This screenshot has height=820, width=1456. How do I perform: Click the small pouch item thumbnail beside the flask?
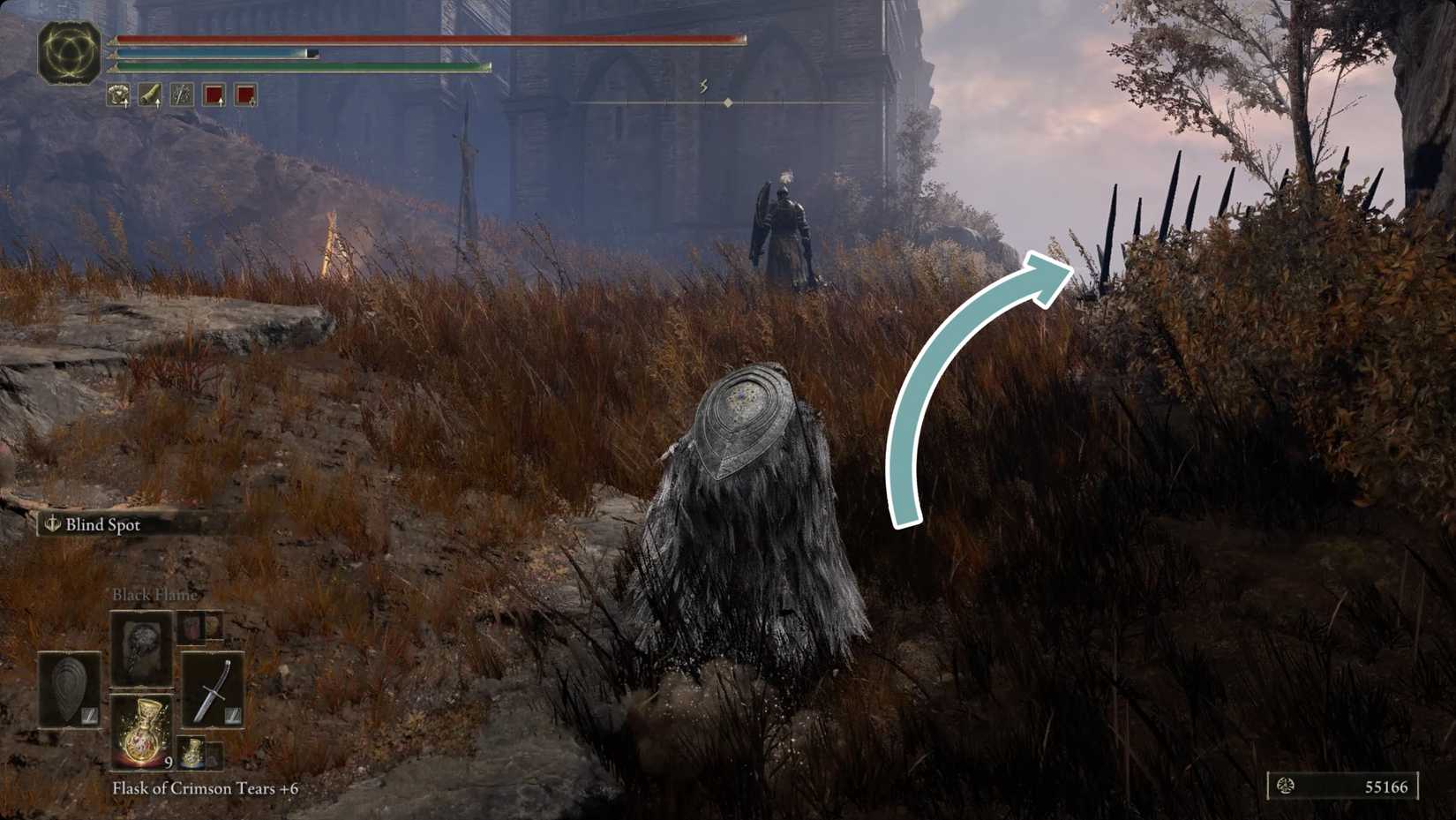click(191, 752)
